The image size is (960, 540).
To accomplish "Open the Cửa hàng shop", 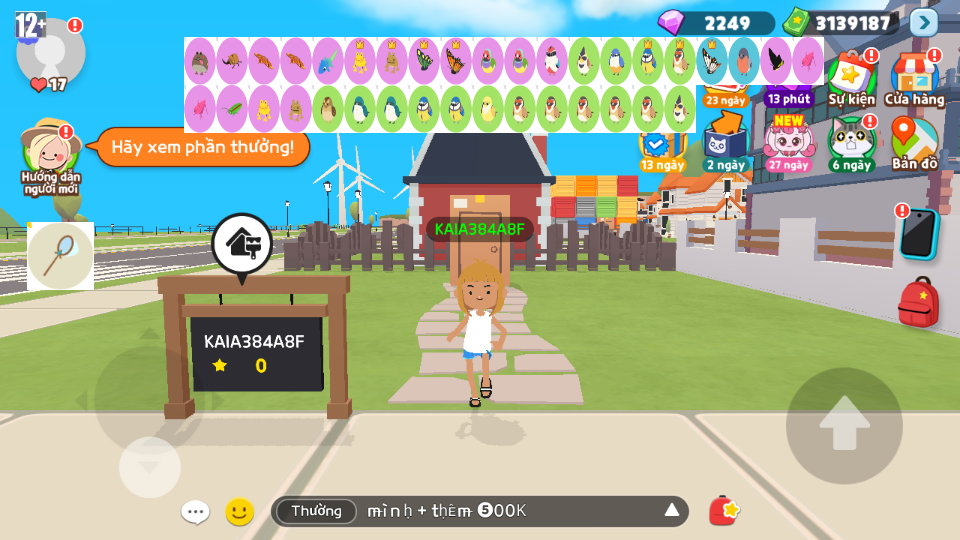I will click(x=914, y=78).
